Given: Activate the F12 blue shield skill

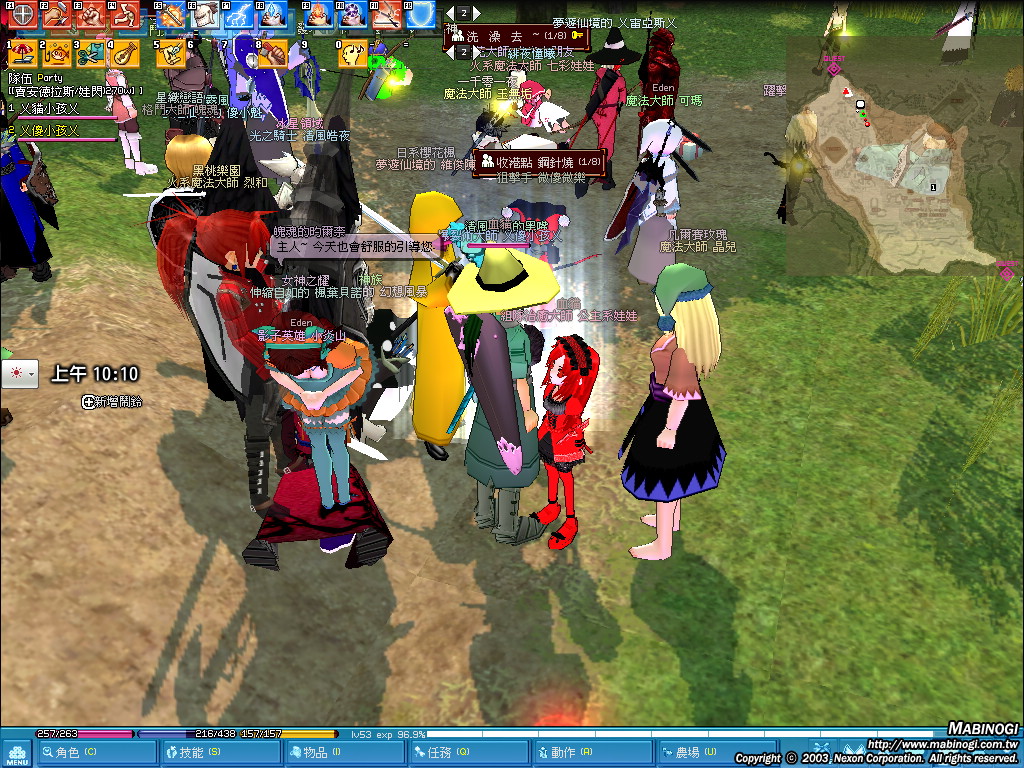Looking at the screenshot, I should (421, 15).
